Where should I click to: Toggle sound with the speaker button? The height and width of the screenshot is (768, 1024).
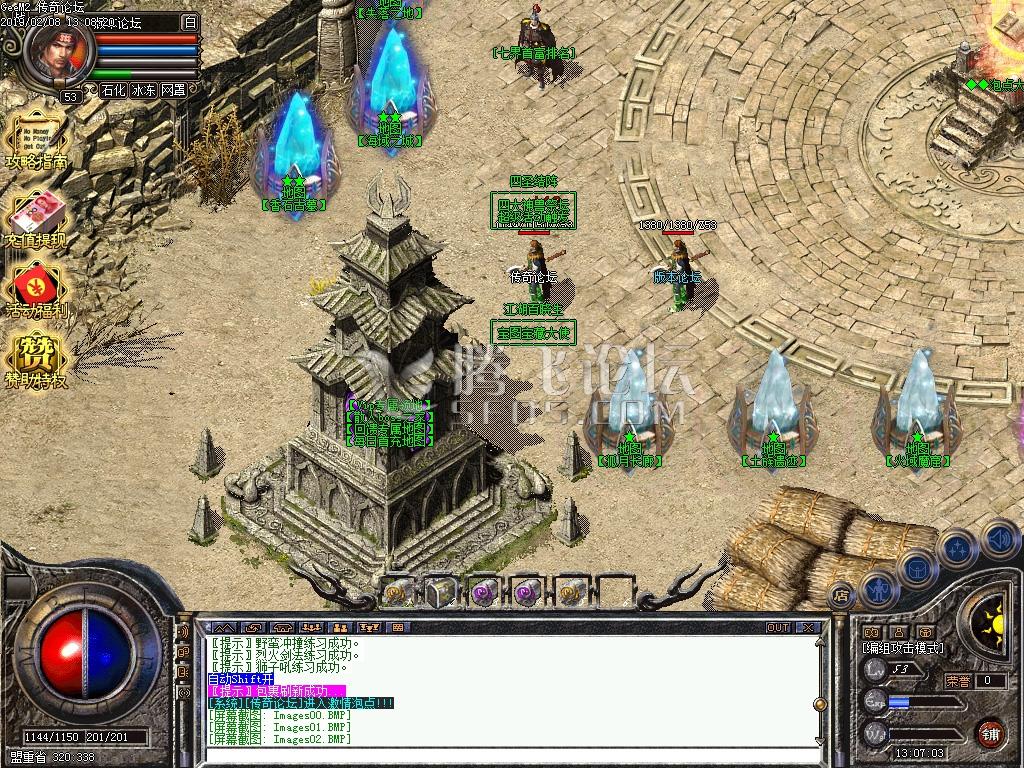click(998, 539)
